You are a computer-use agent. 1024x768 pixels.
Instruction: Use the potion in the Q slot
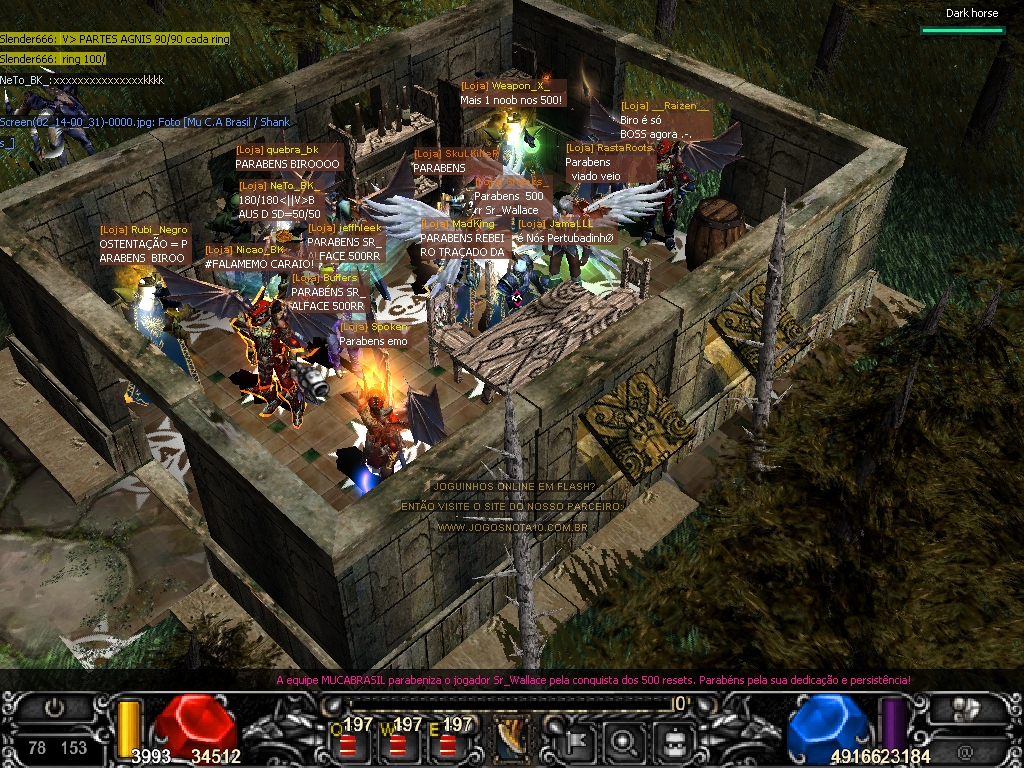[x=350, y=744]
